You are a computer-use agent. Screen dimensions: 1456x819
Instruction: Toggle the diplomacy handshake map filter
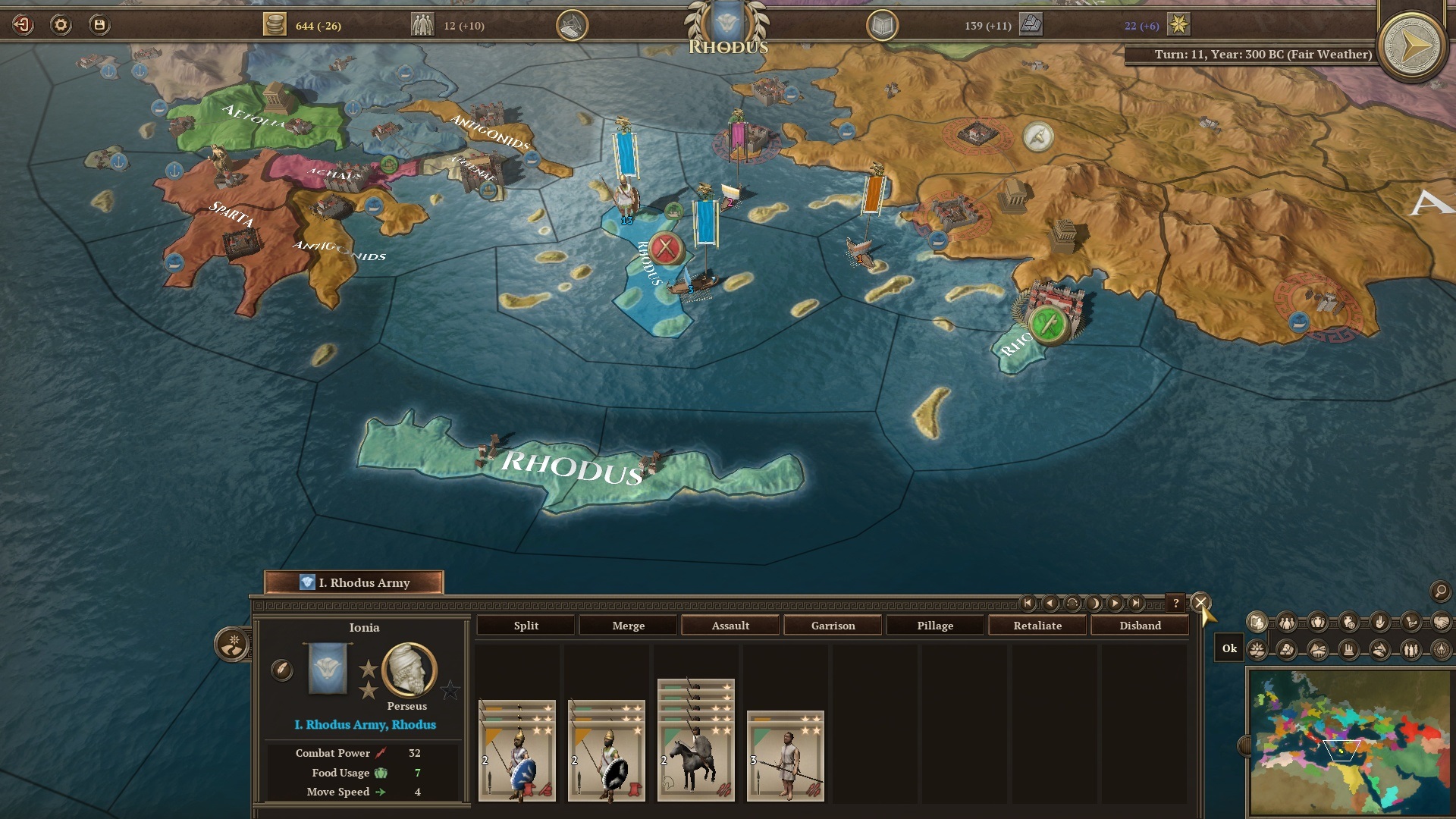click(1442, 621)
